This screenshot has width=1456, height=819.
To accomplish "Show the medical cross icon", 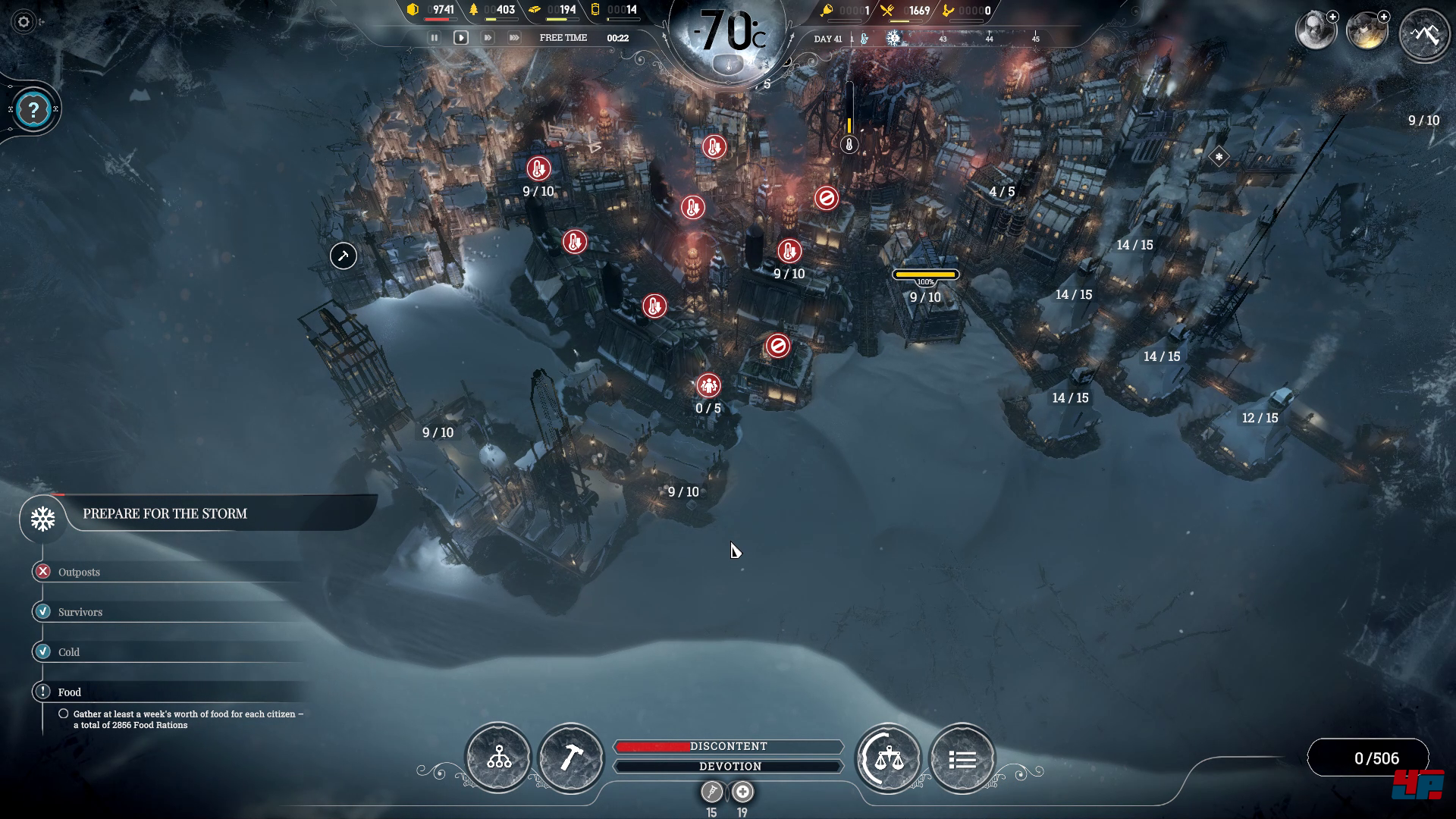I will coord(742,792).
